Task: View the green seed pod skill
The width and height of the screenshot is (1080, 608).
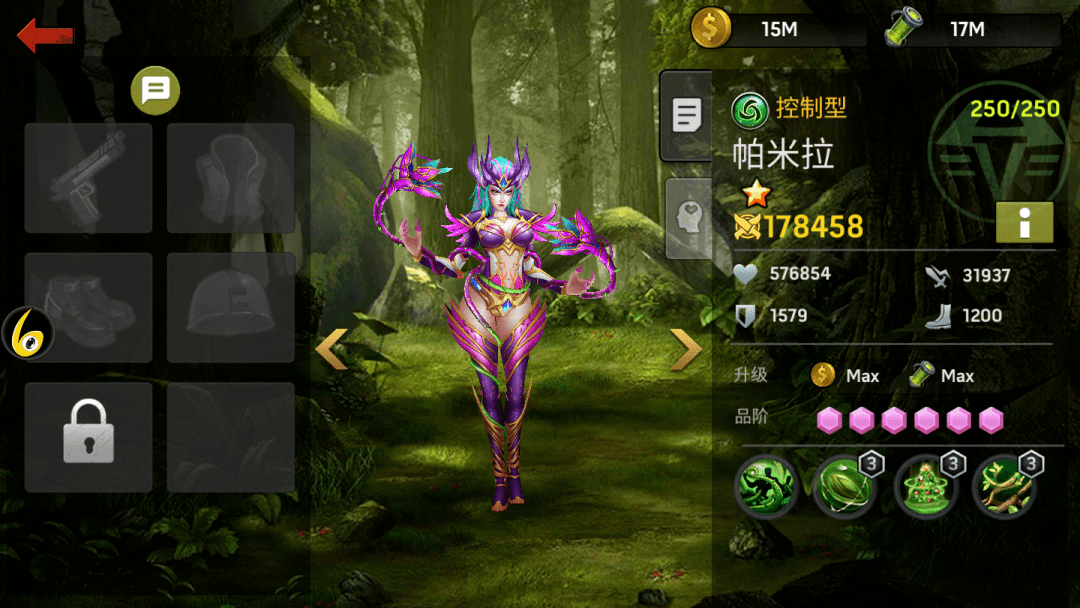Action: [x=843, y=486]
